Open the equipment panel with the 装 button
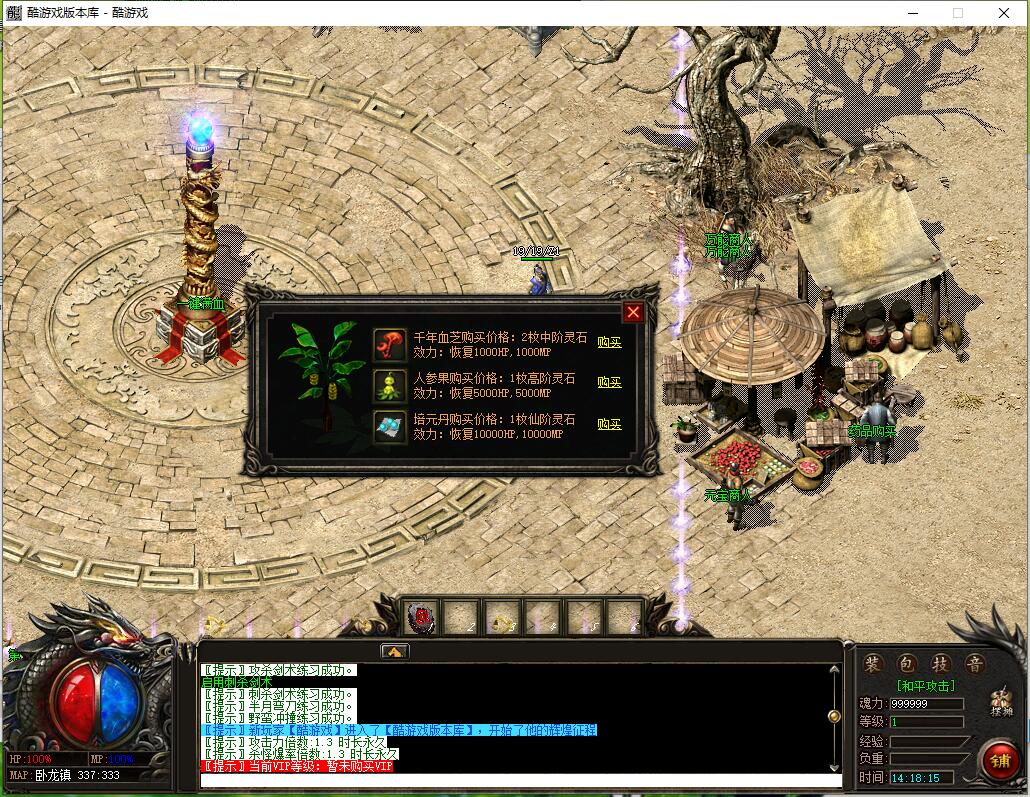1030x797 pixels. 873,665
